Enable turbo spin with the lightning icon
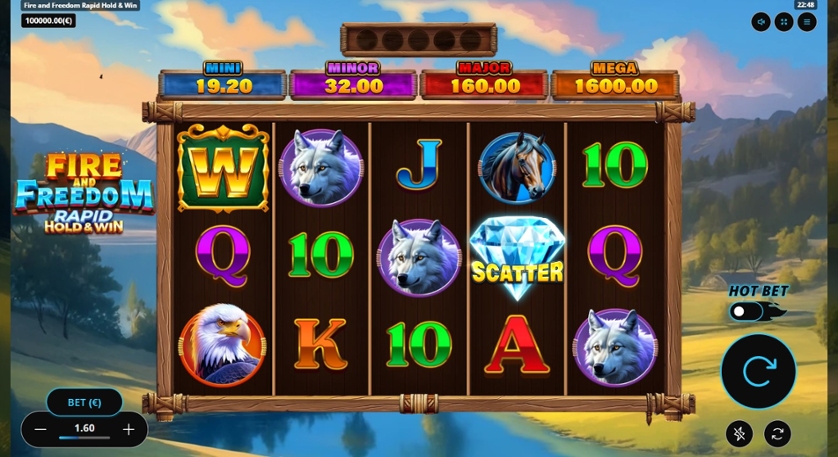This screenshot has height=457, width=838. 739,433
